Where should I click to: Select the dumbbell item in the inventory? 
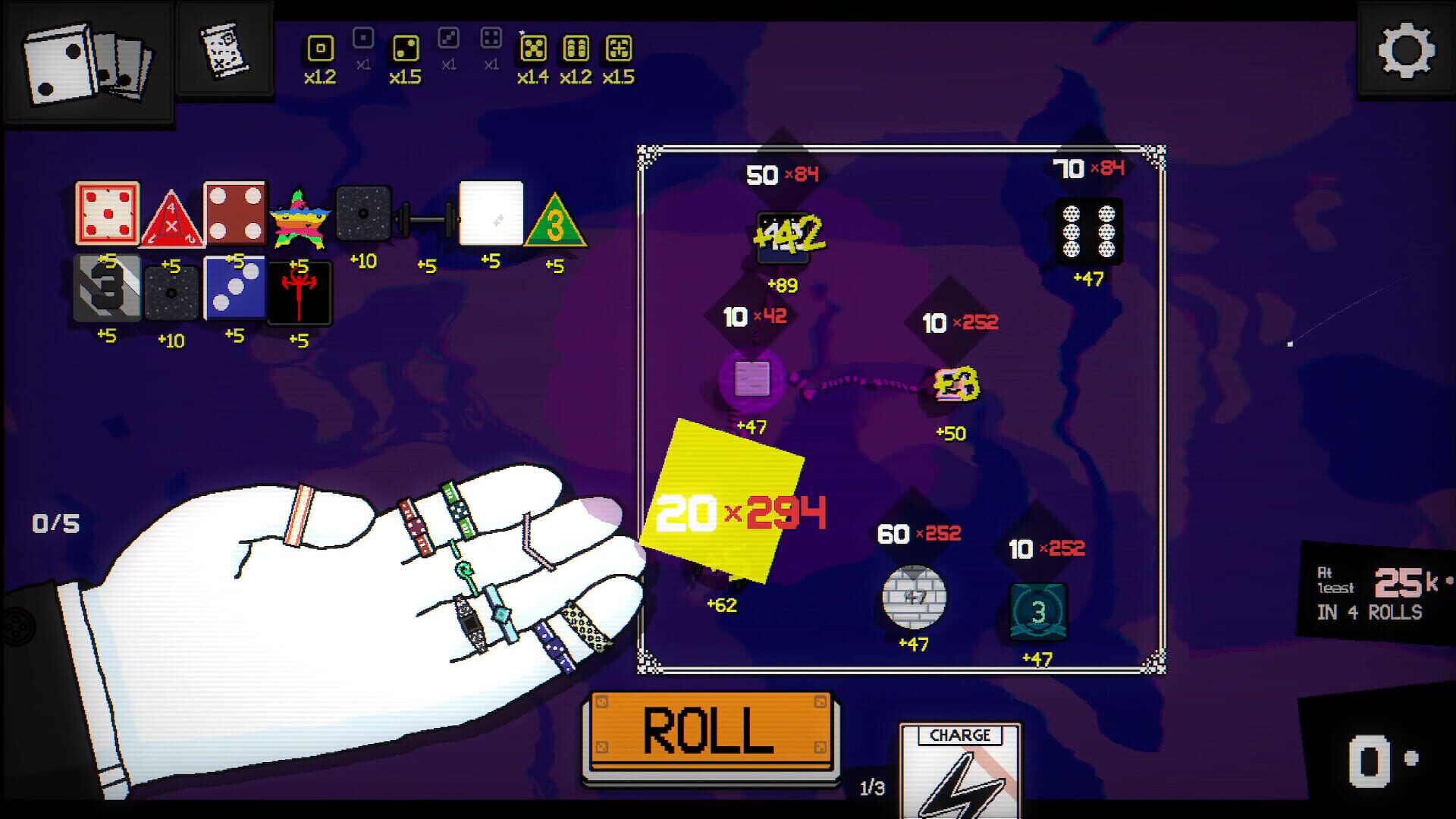(x=426, y=218)
